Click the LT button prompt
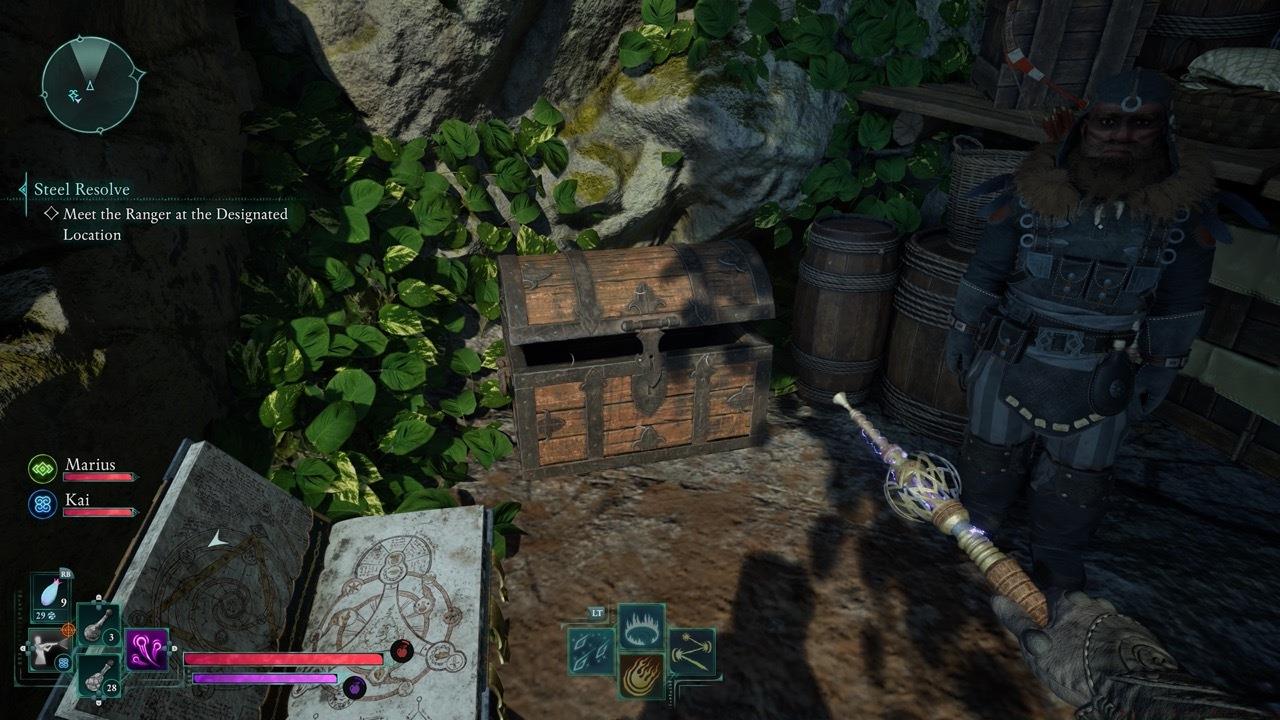This screenshot has width=1280, height=720. tap(597, 613)
